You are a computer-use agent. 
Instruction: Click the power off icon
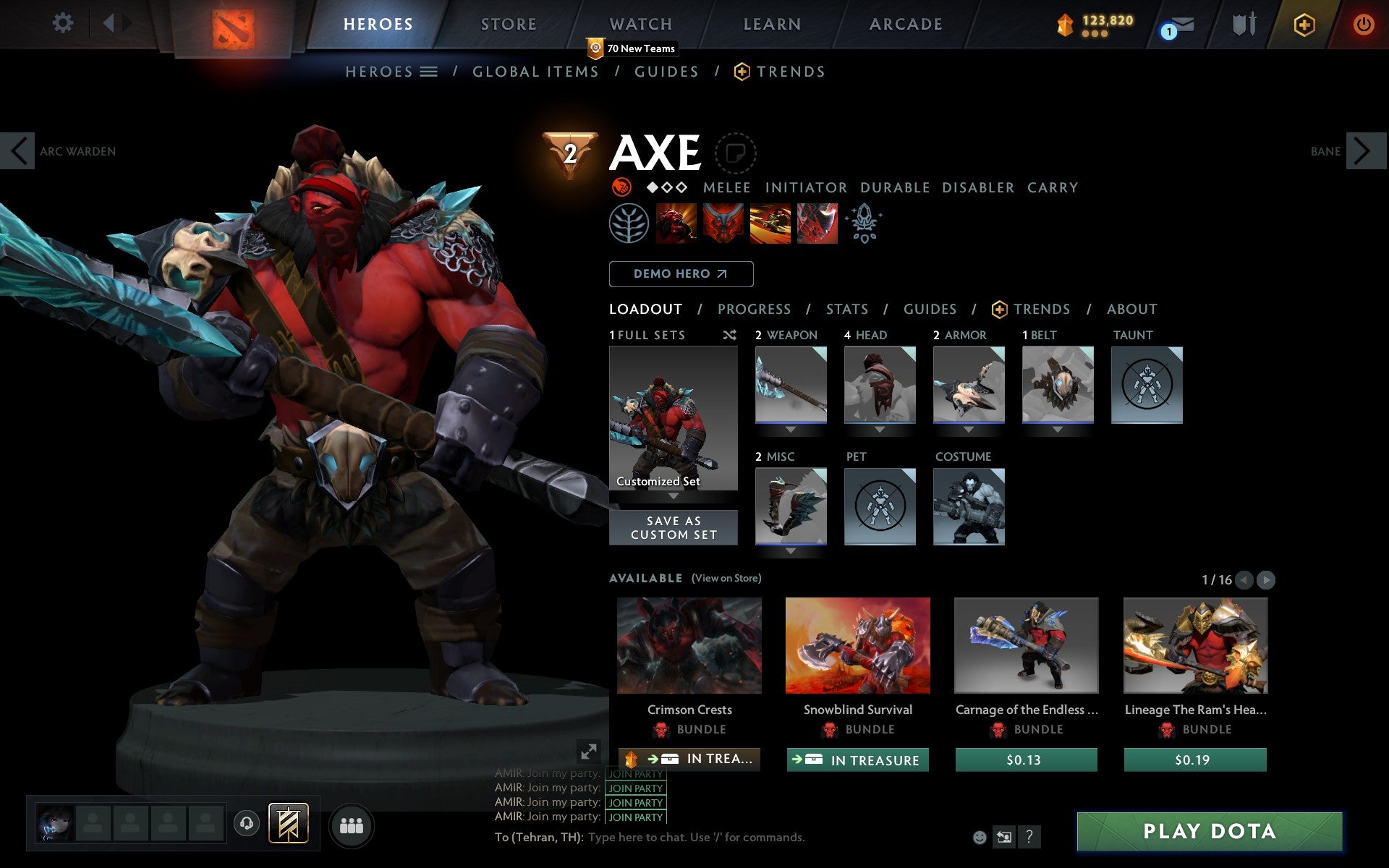(x=1363, y=23)
